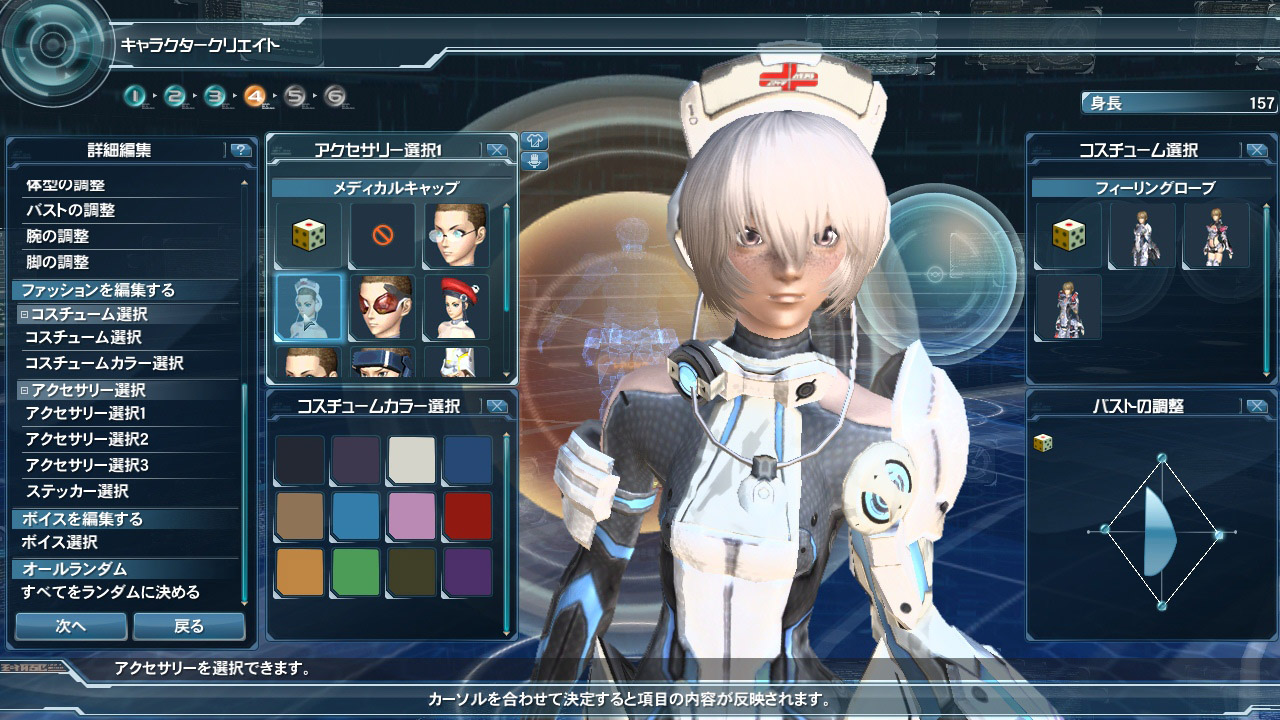Roll a random costume with the dice icon

click(1068, 236)
